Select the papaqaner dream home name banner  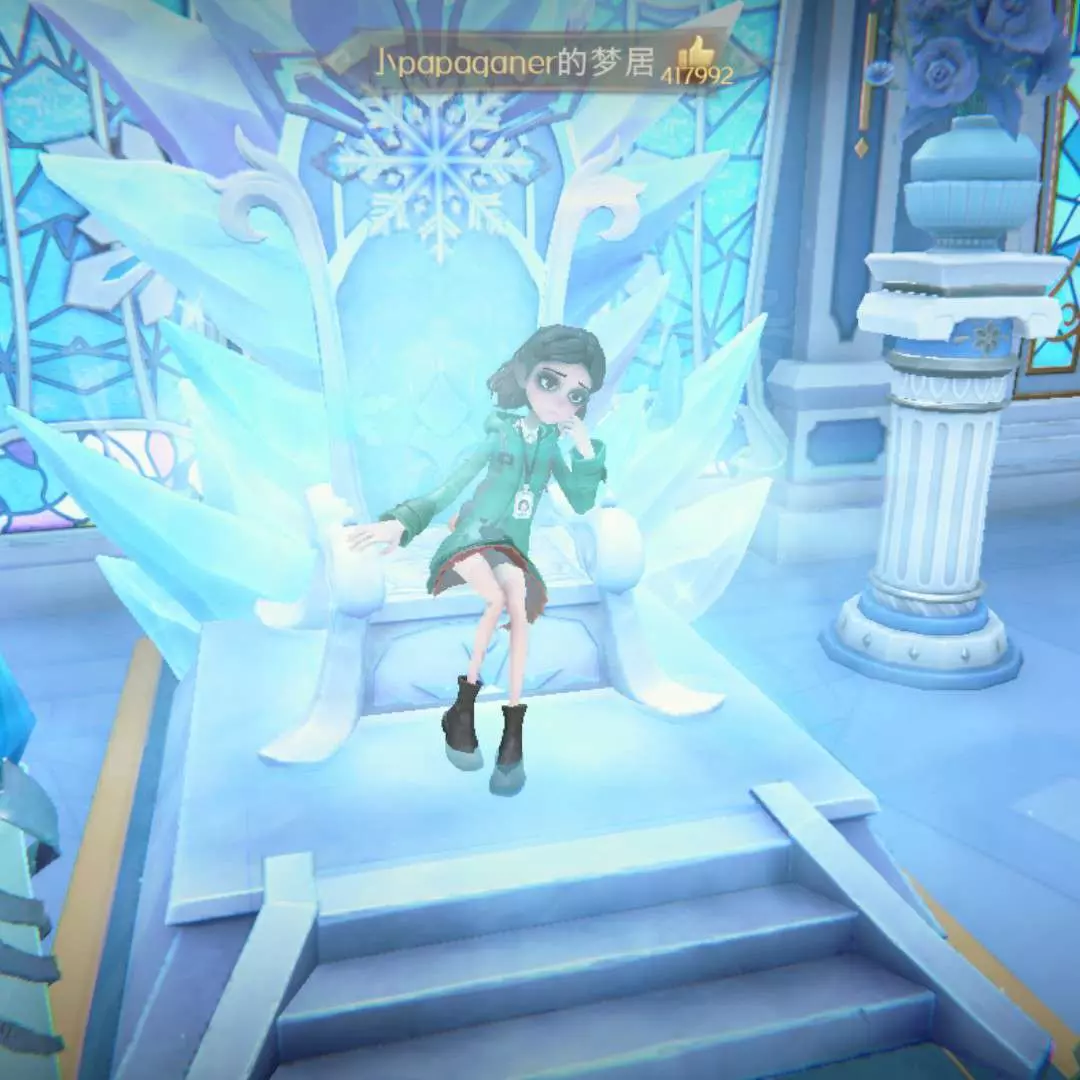tap(514, 62)
